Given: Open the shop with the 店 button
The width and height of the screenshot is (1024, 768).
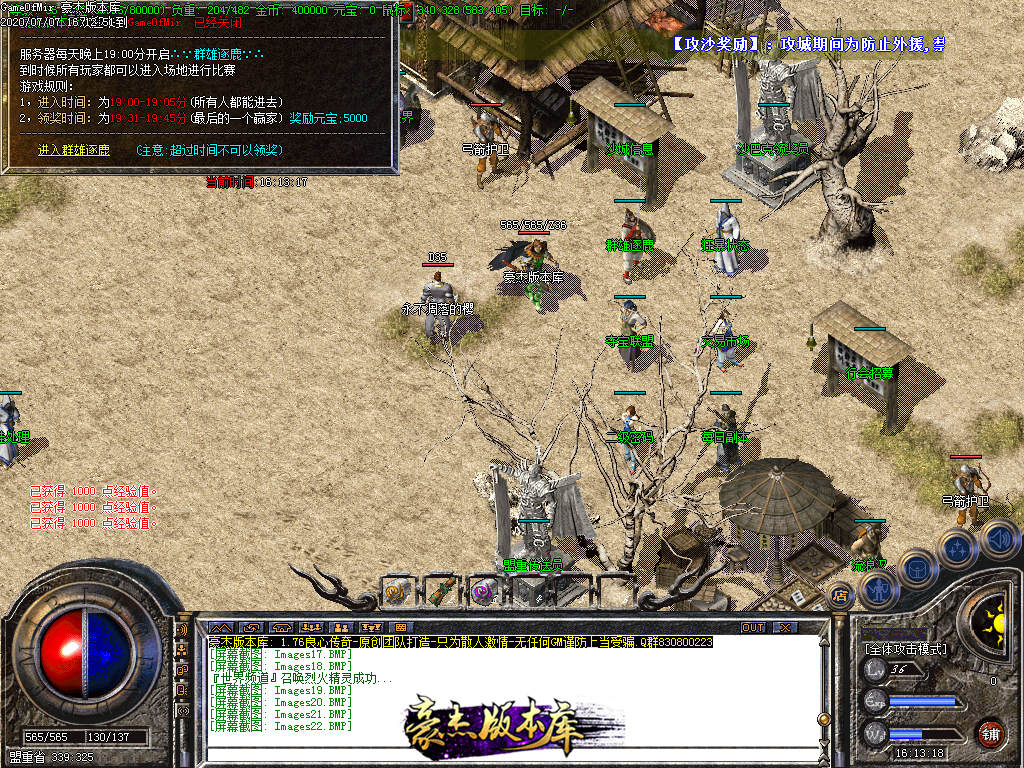Looking at the screenshot, I should point(841,597).
